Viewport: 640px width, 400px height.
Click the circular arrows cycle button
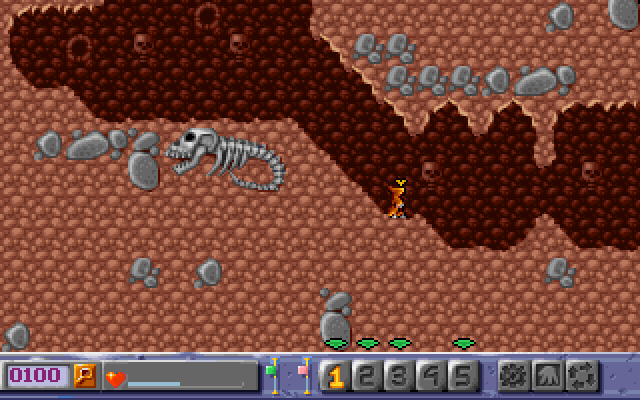[x=581, y=376]
